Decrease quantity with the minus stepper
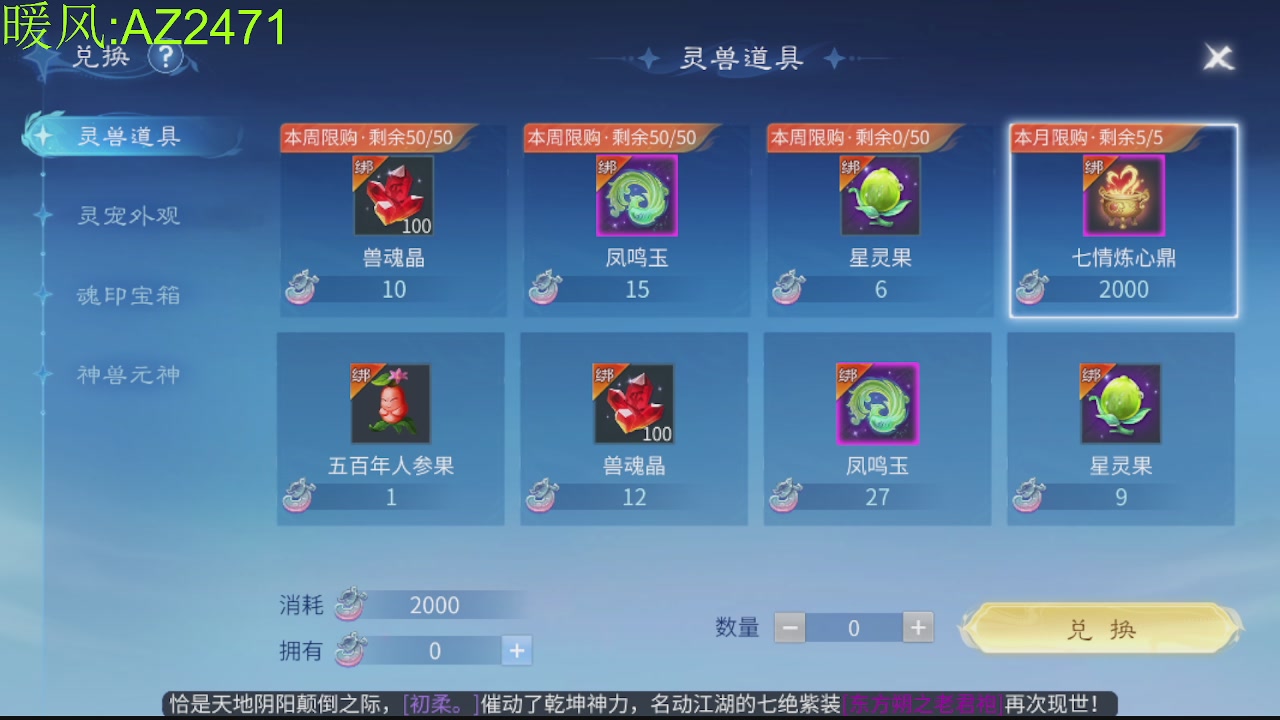 click(x=790, y=627)
